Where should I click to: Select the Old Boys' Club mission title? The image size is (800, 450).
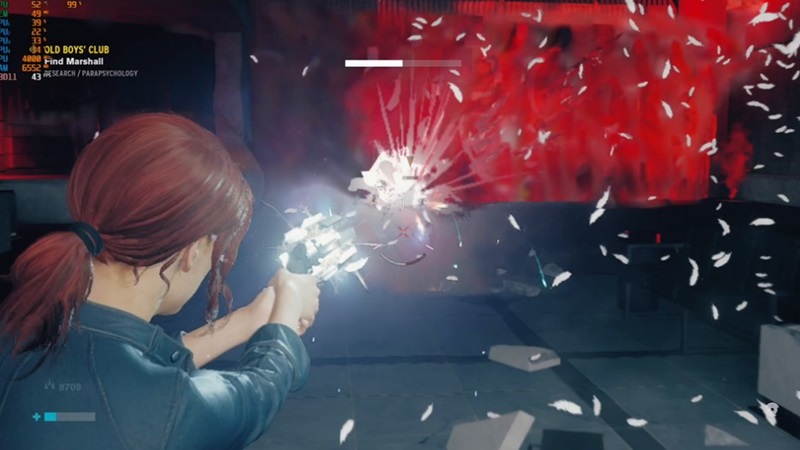(76, 50)
